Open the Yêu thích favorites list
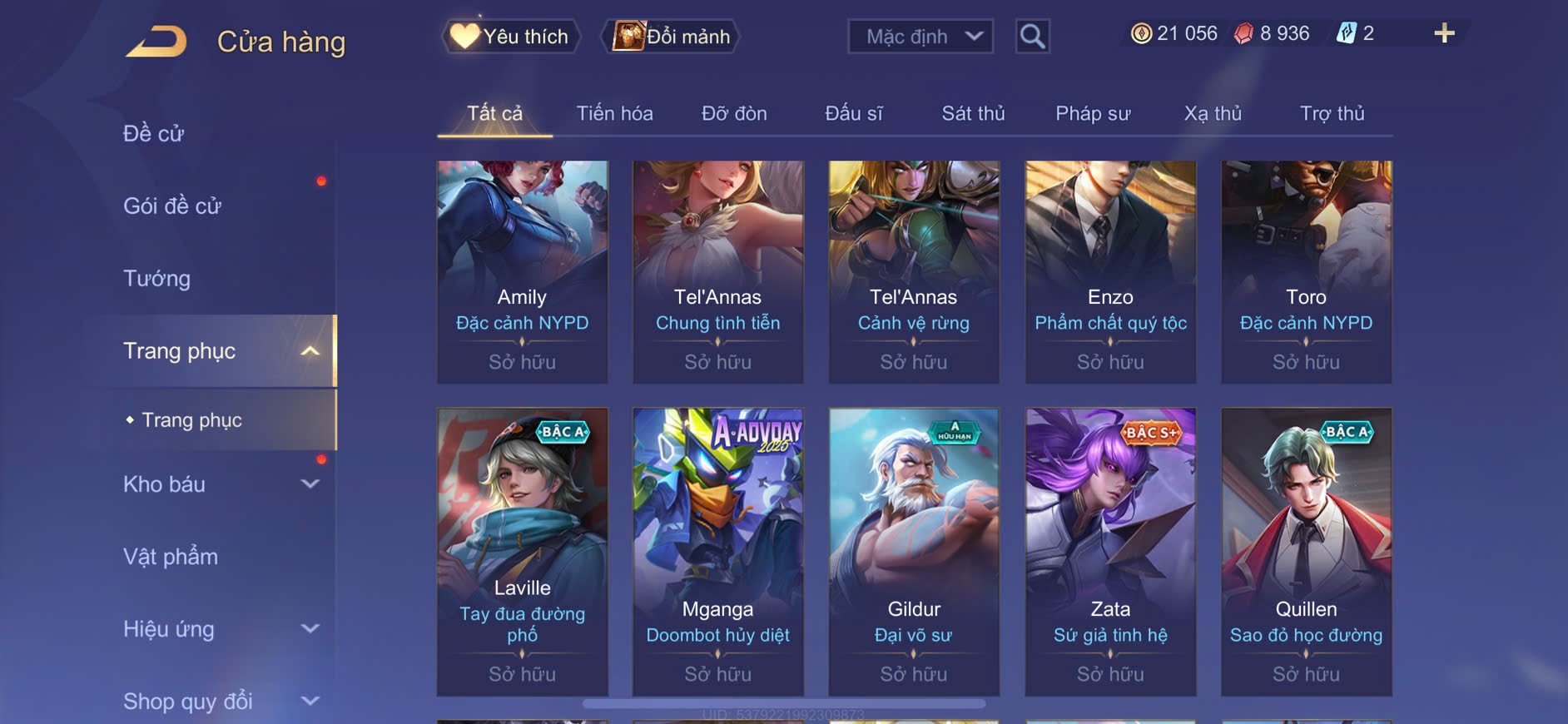The width and height of the screenshot is (1568, 724). pyautogui.click(x=509, y=37)
